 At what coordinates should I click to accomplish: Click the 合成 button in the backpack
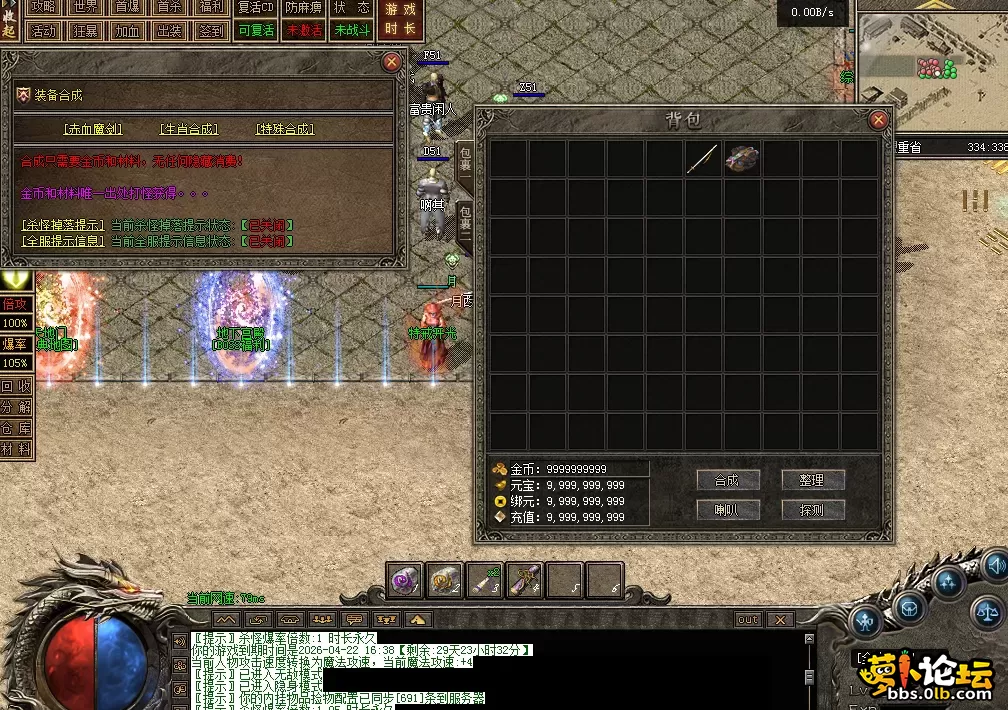(x=727, y=480)
